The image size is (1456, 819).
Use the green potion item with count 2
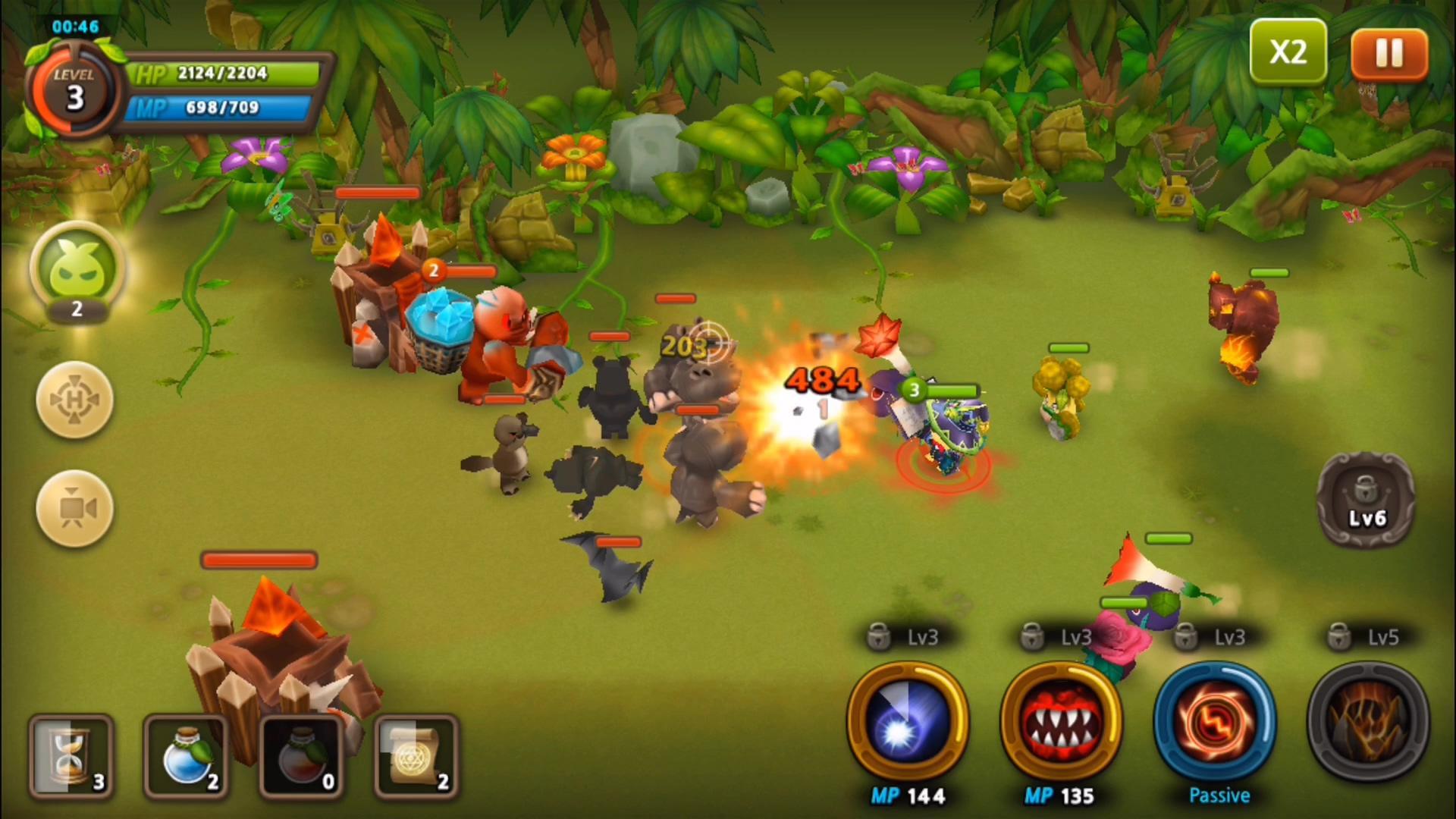click(x=186, y=756)
